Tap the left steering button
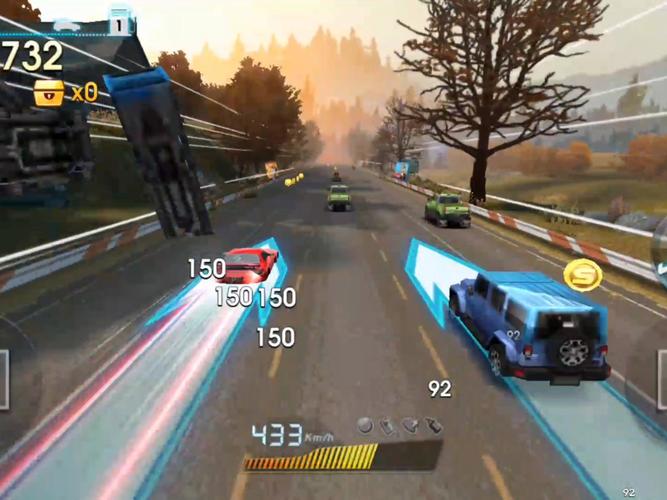 (4, 378)
